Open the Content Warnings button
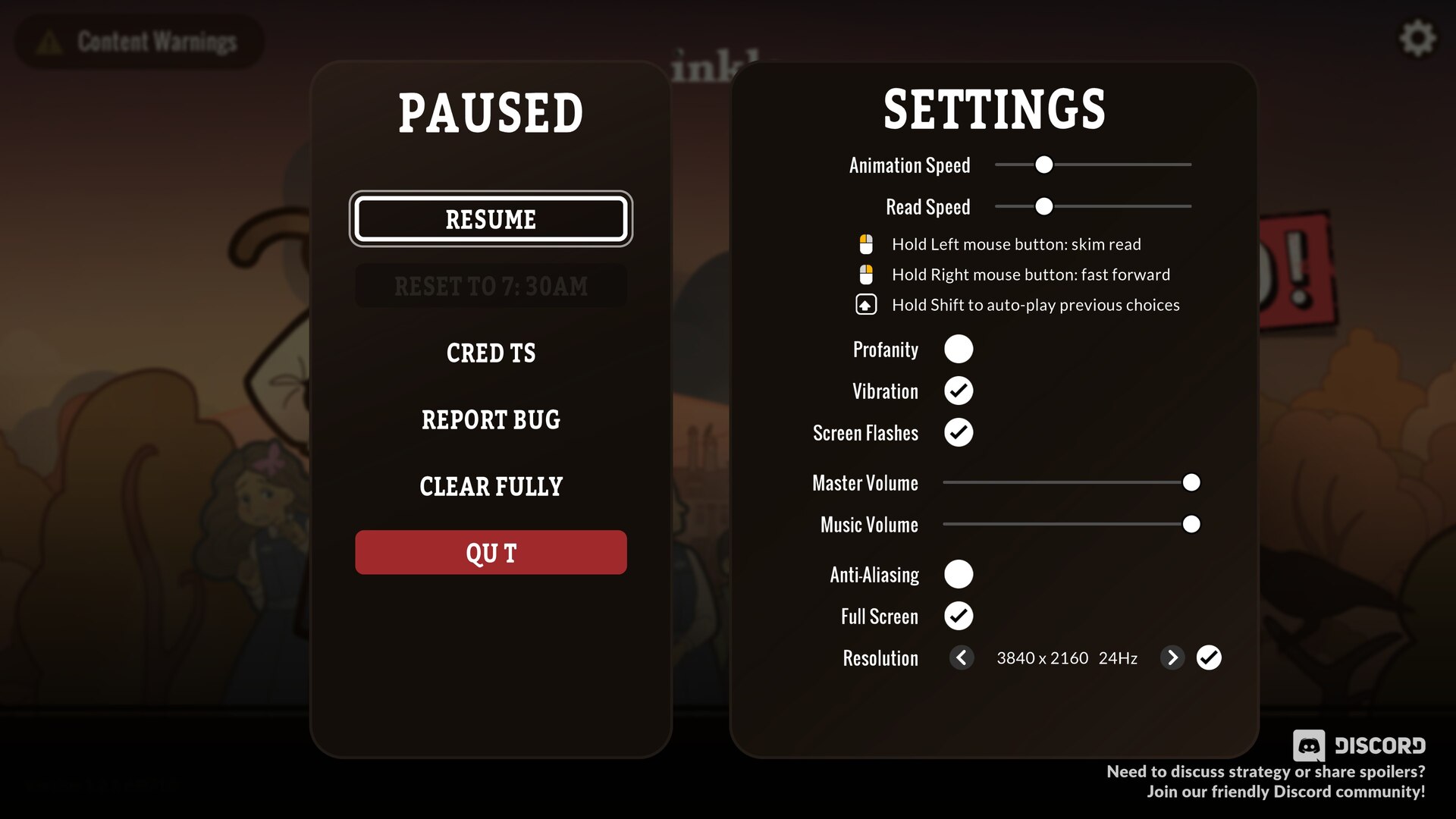The image size is (1456, 819). [x=140, y=42]
